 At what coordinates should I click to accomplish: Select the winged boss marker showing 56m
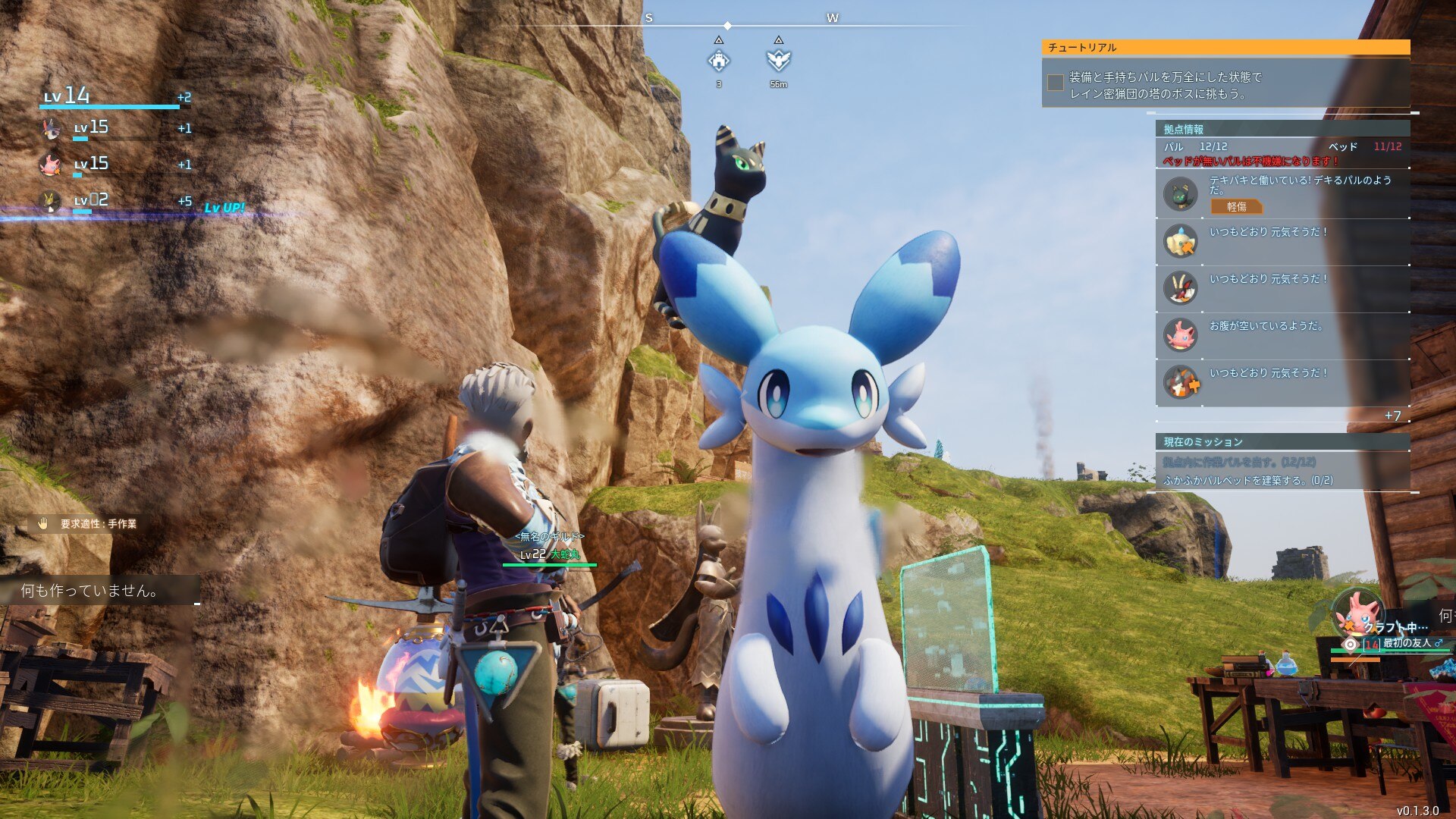(778, 60)
